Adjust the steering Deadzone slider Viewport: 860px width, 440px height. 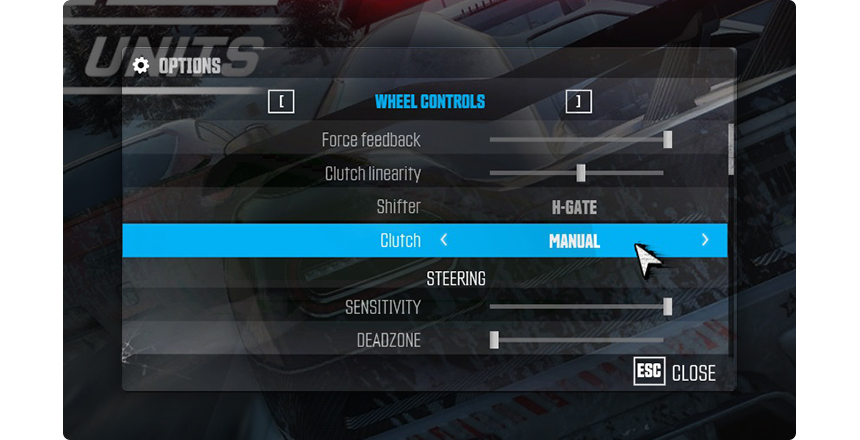tap(494, 340)
